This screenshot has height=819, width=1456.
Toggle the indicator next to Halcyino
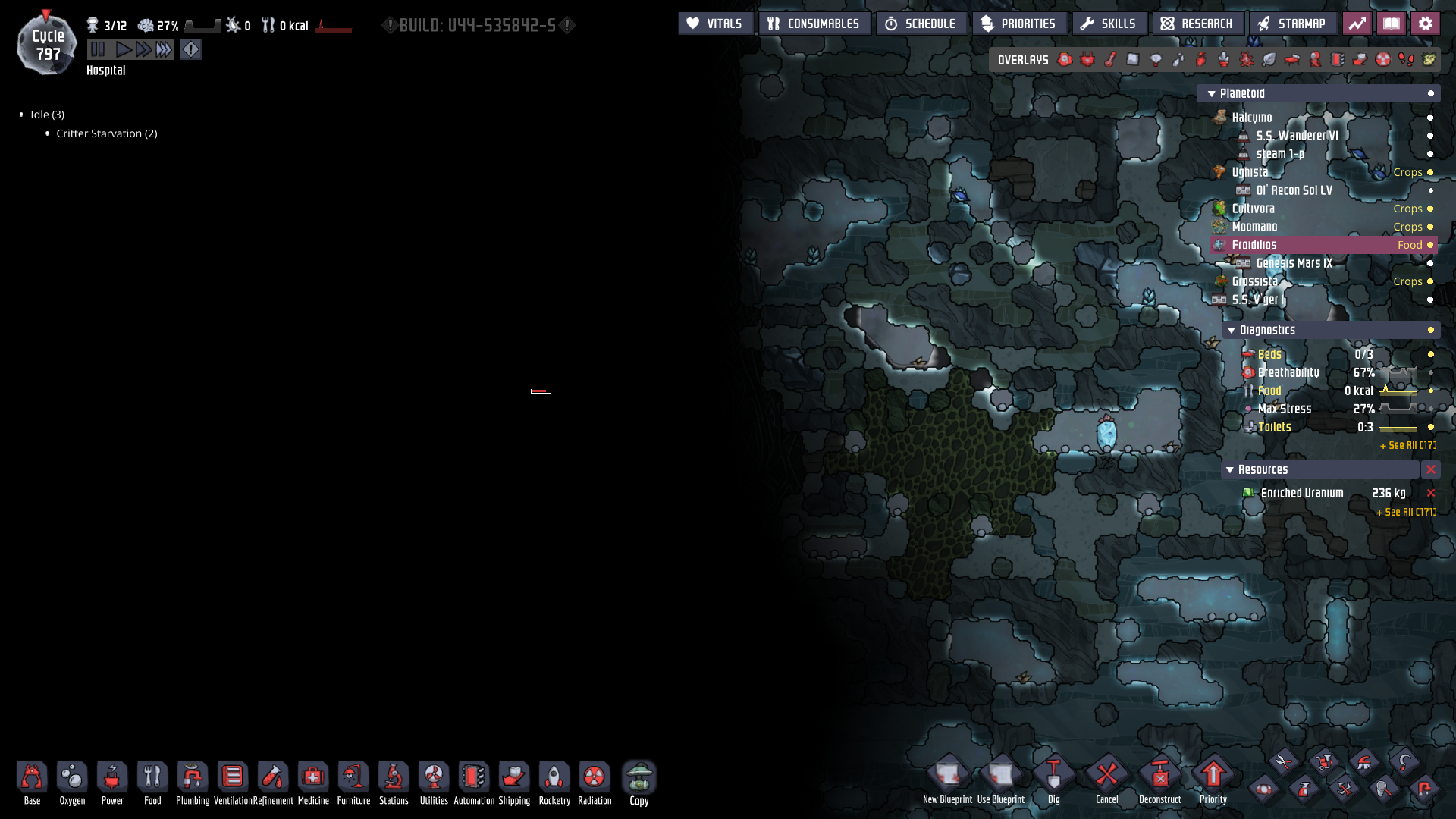1430,118
